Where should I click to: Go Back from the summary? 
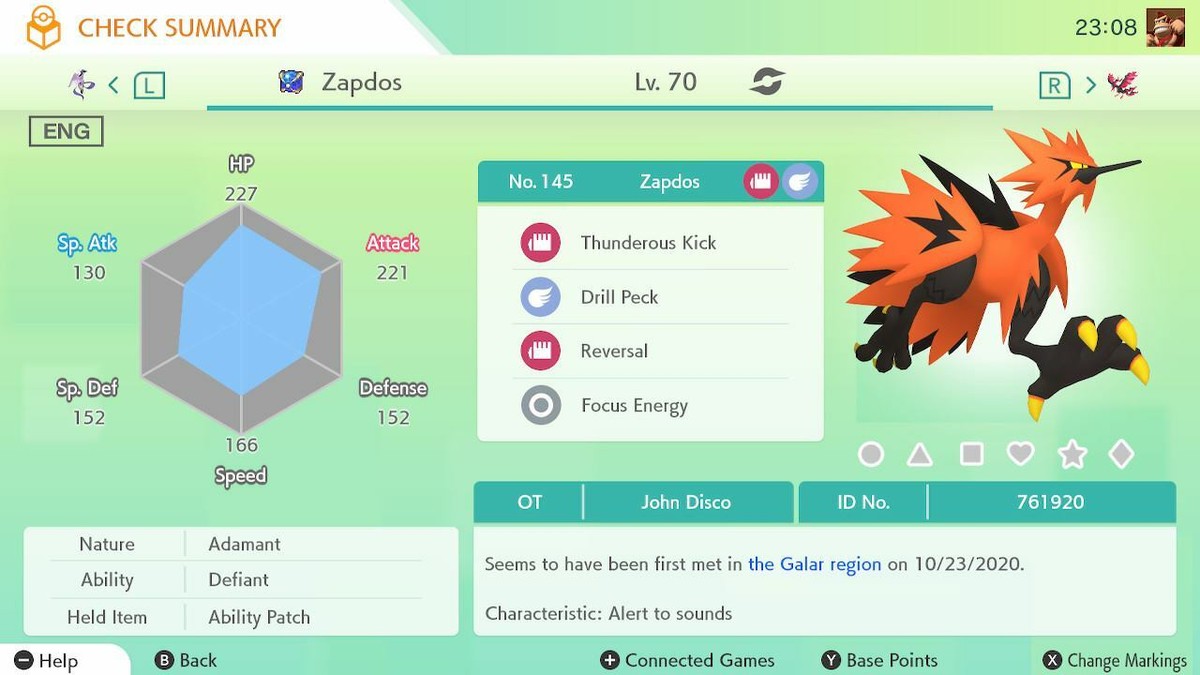(x=186, y=660)
